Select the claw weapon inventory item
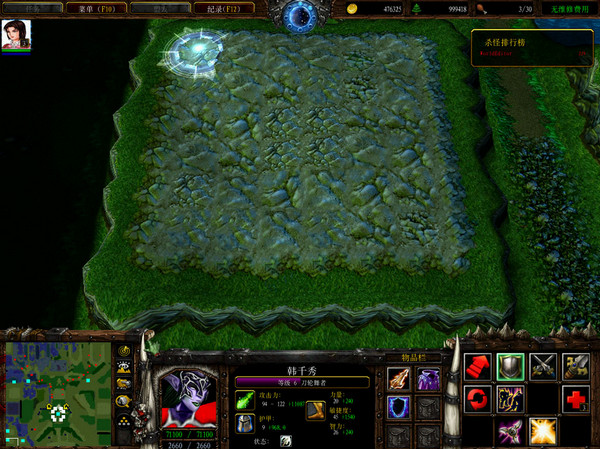This screenshot has width=600, height=449. pos(399,379)
